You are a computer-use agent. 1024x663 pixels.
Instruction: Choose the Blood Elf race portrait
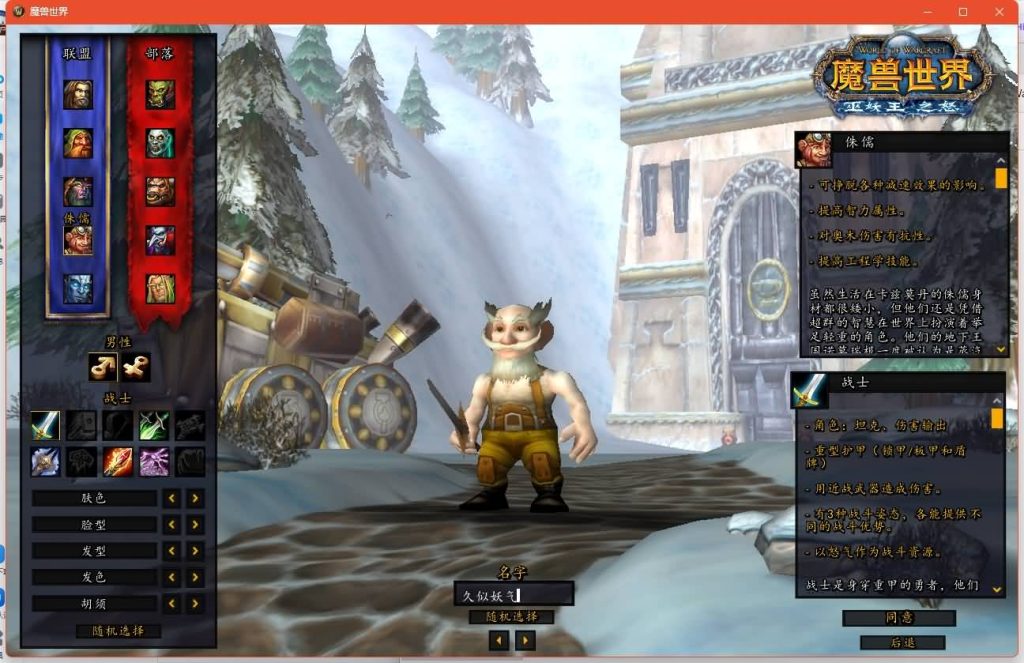160,288
